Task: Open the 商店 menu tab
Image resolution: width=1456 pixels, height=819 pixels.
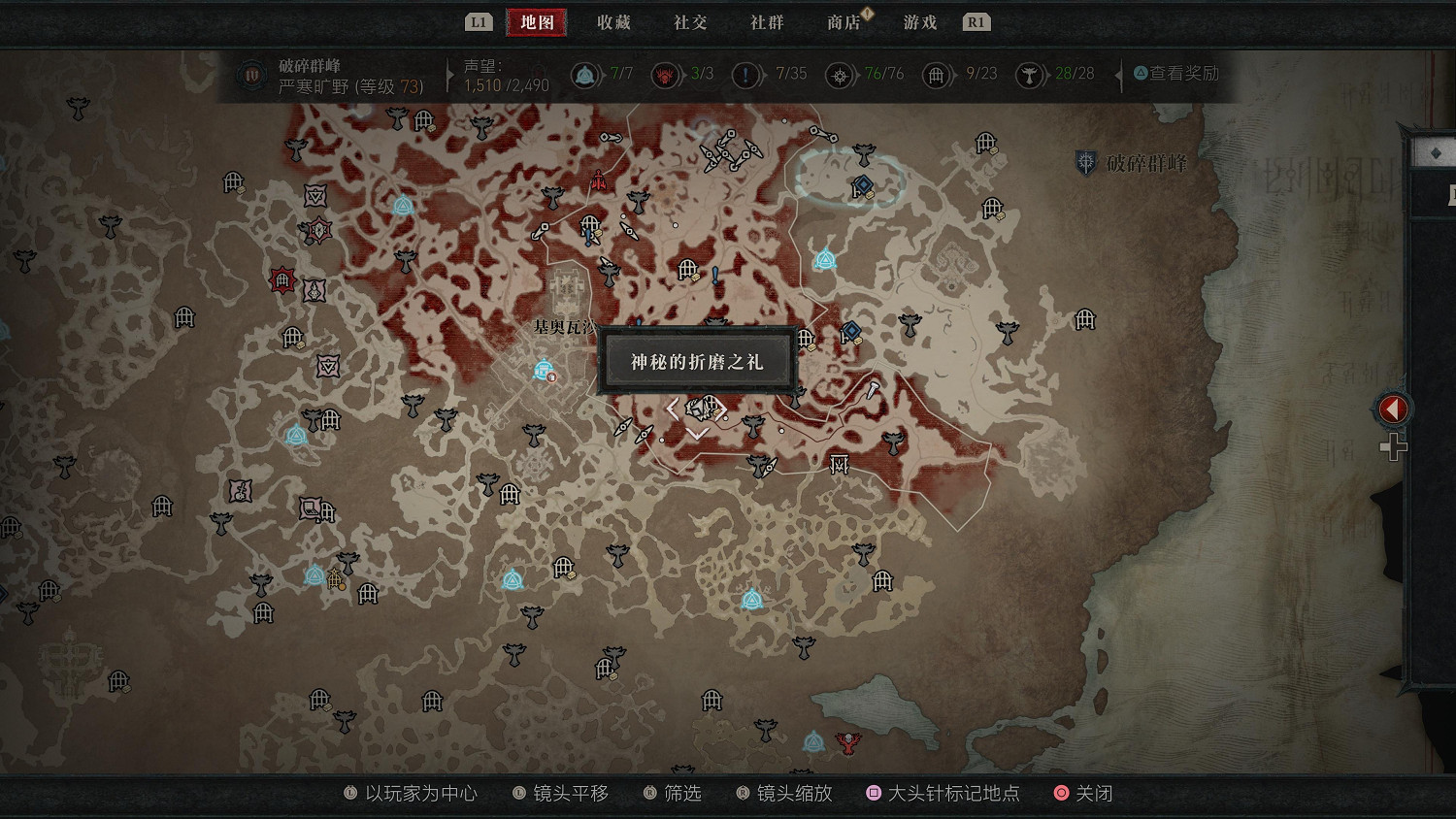Action: [844, 21]
